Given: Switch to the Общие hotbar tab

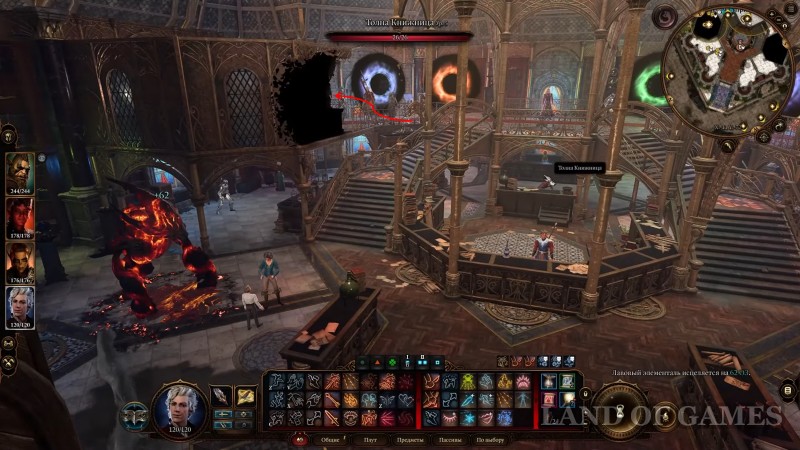Looking at the screenshot, I should (x=330, y=440).
